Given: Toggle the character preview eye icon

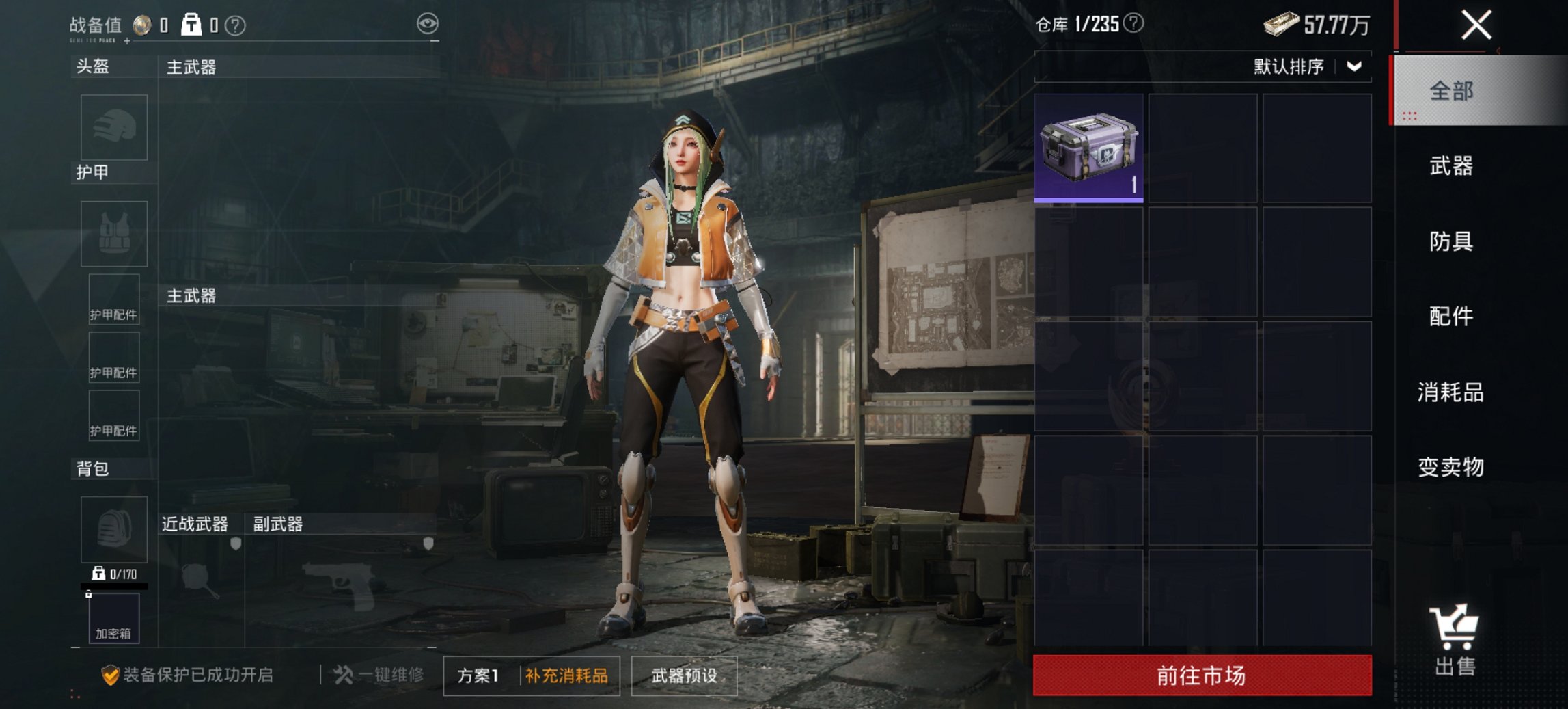Looking at the screenshot, I should click(x=429, y=21).
